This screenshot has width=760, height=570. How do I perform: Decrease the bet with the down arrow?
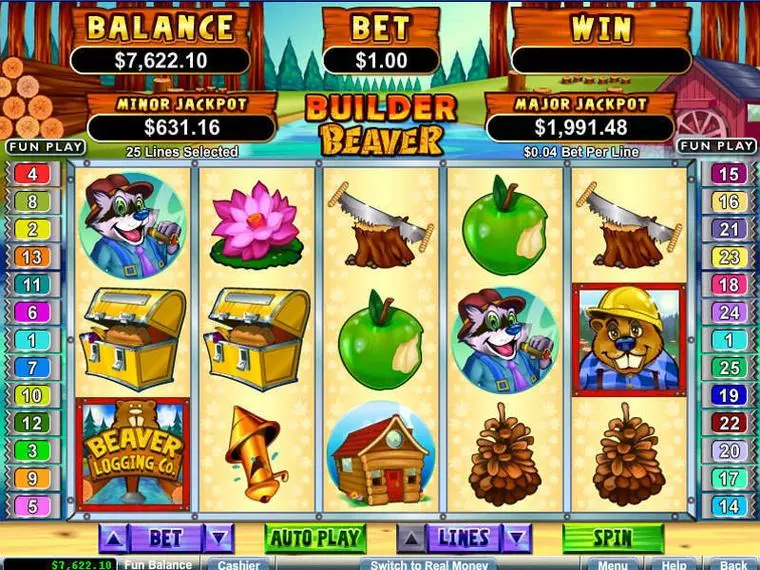(218, 538)
